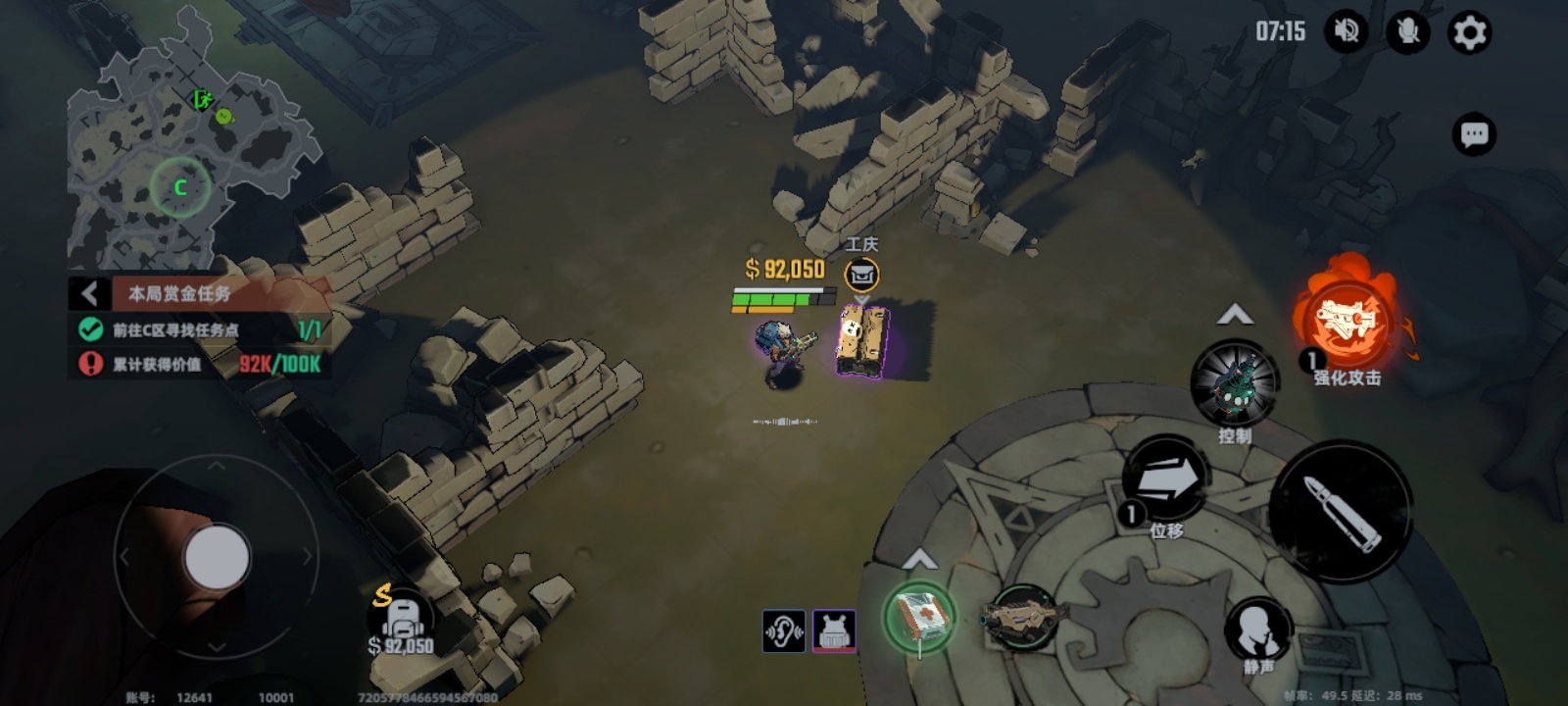Toggle the microphone mute icon

pos(1407,32)
